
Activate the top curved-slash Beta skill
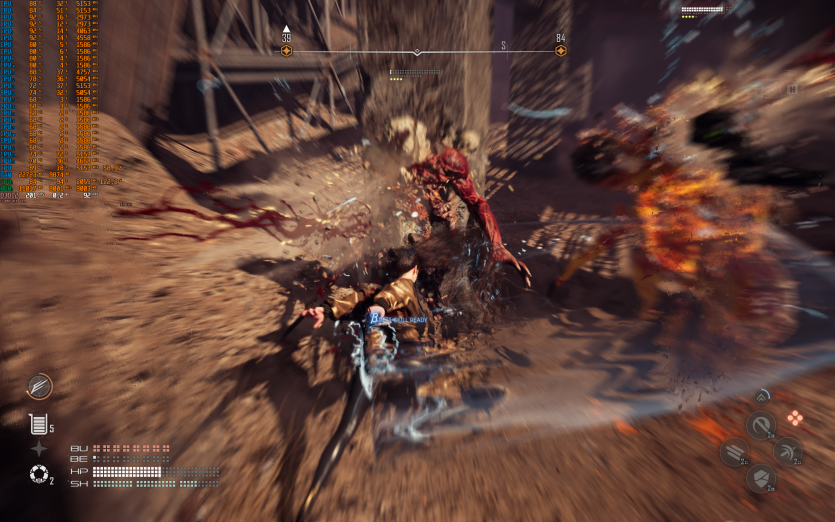760,425
